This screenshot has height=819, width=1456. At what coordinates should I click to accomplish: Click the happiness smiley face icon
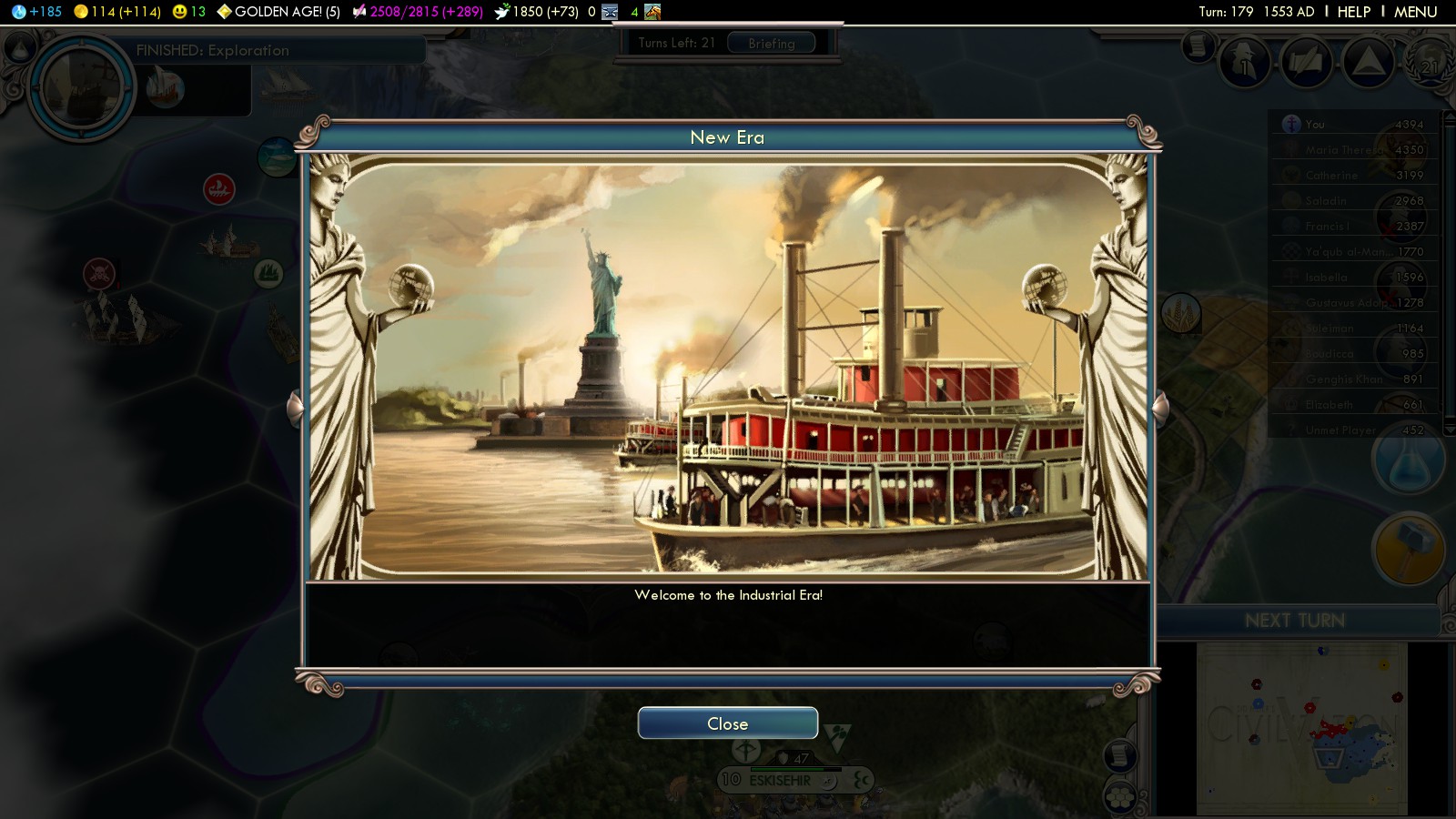(x=179, y=12)
